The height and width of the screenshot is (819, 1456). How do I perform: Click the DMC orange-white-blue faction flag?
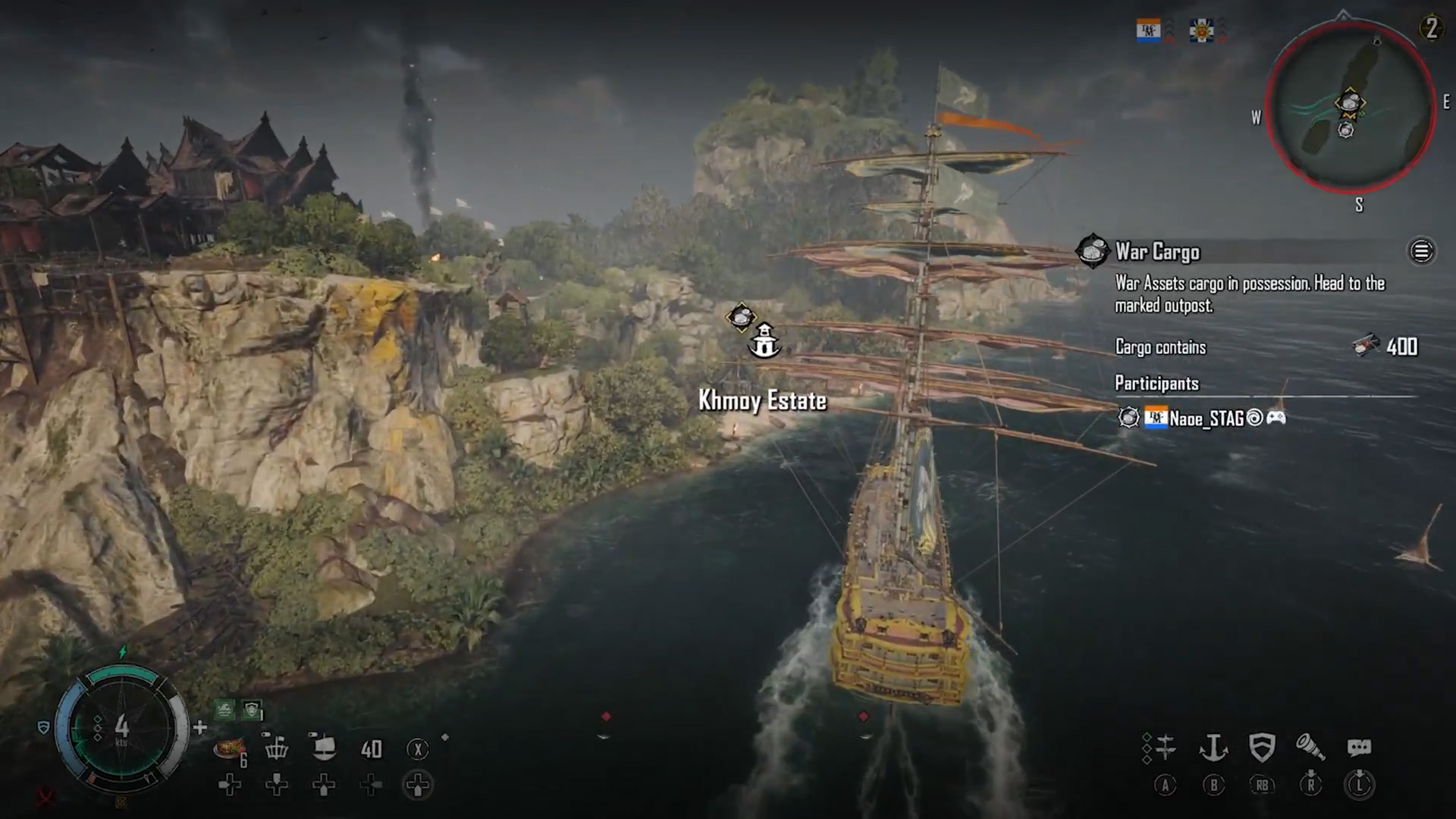pyautogui.click(x=1148, y=31)
